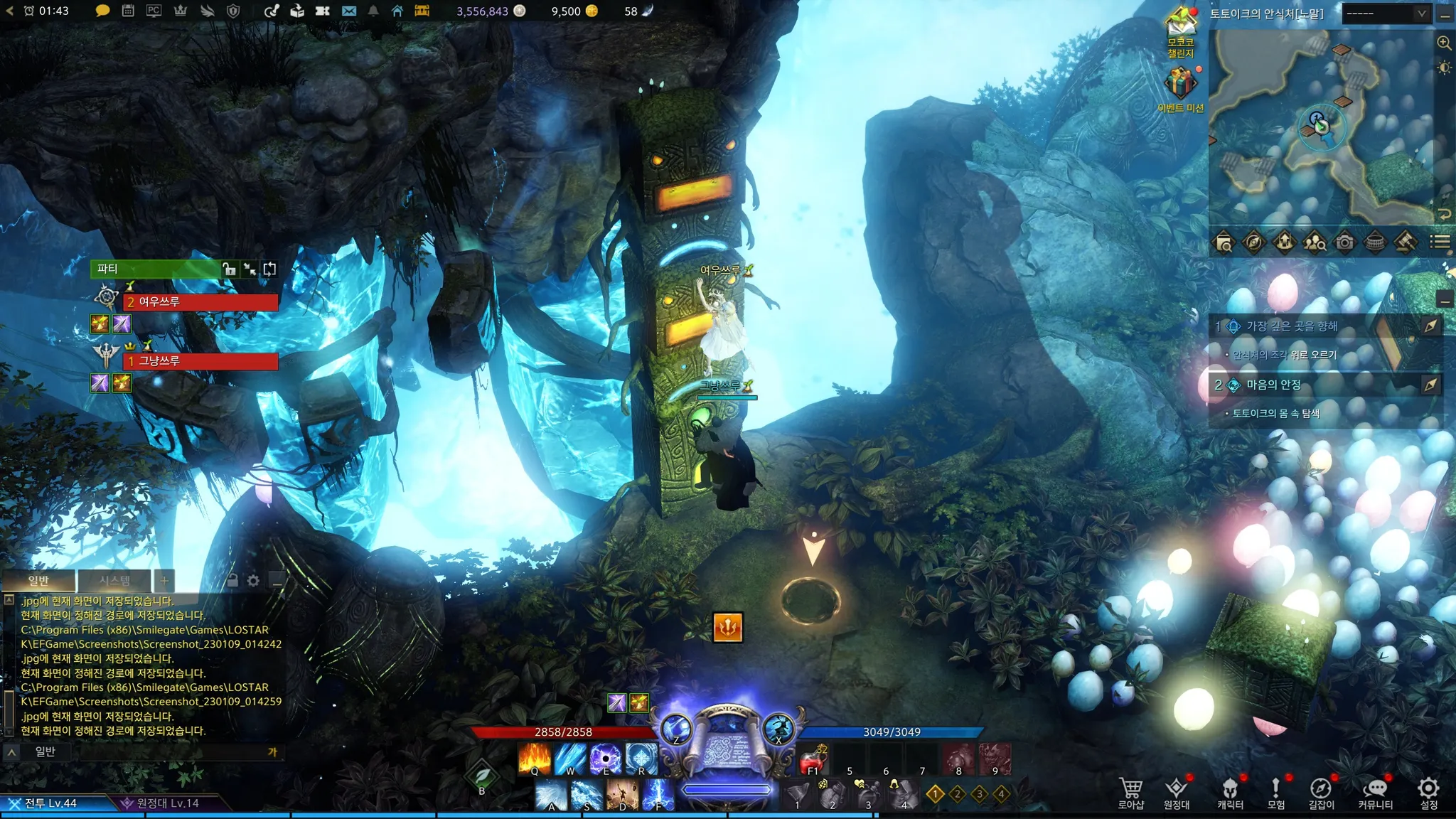Open the 원정대 expedition menu
Screen dimensions: 1456x819
pyautogui.click(x=1176, y=792)
